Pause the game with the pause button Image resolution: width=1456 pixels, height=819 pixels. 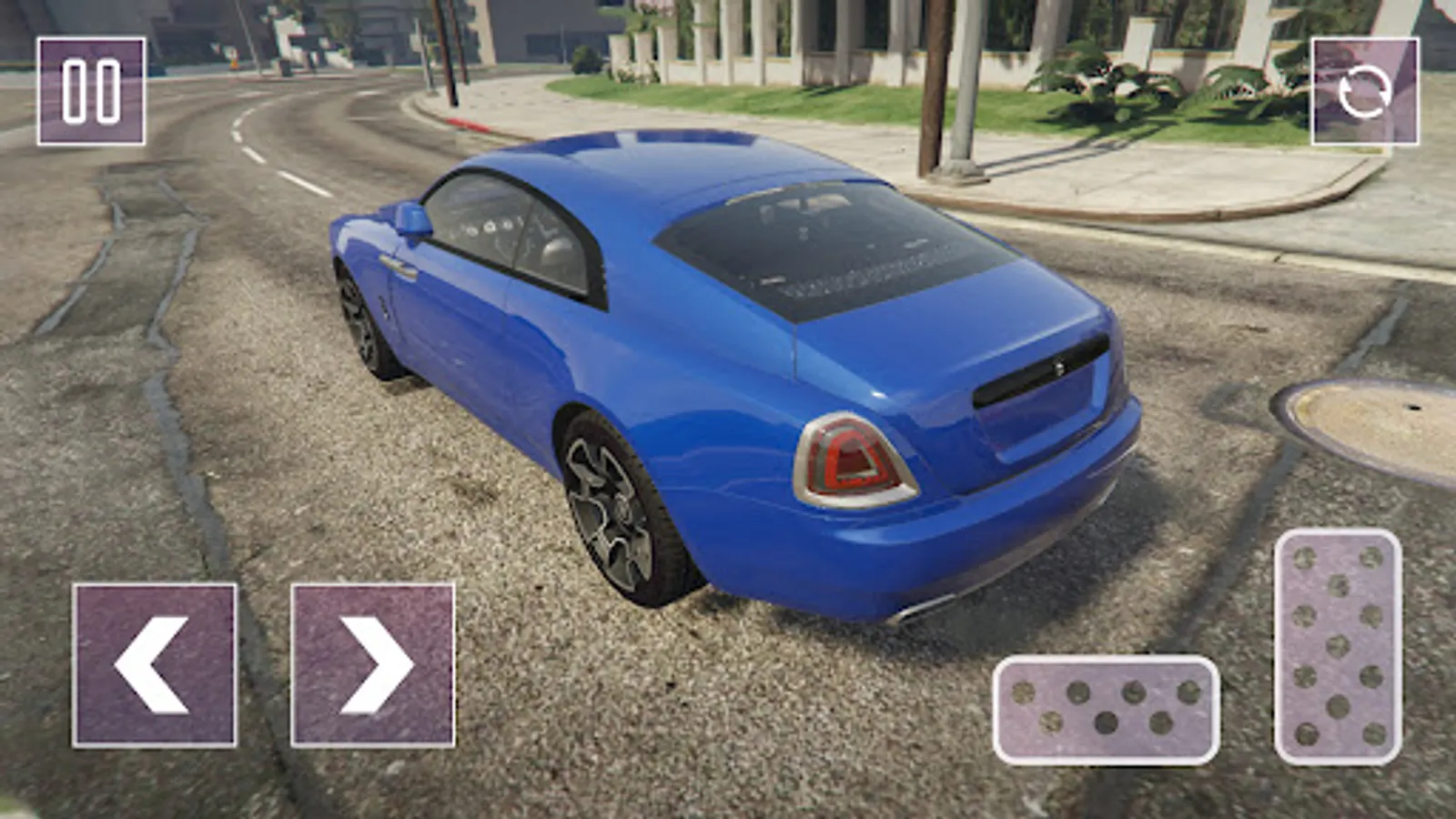tap(91, 91)
